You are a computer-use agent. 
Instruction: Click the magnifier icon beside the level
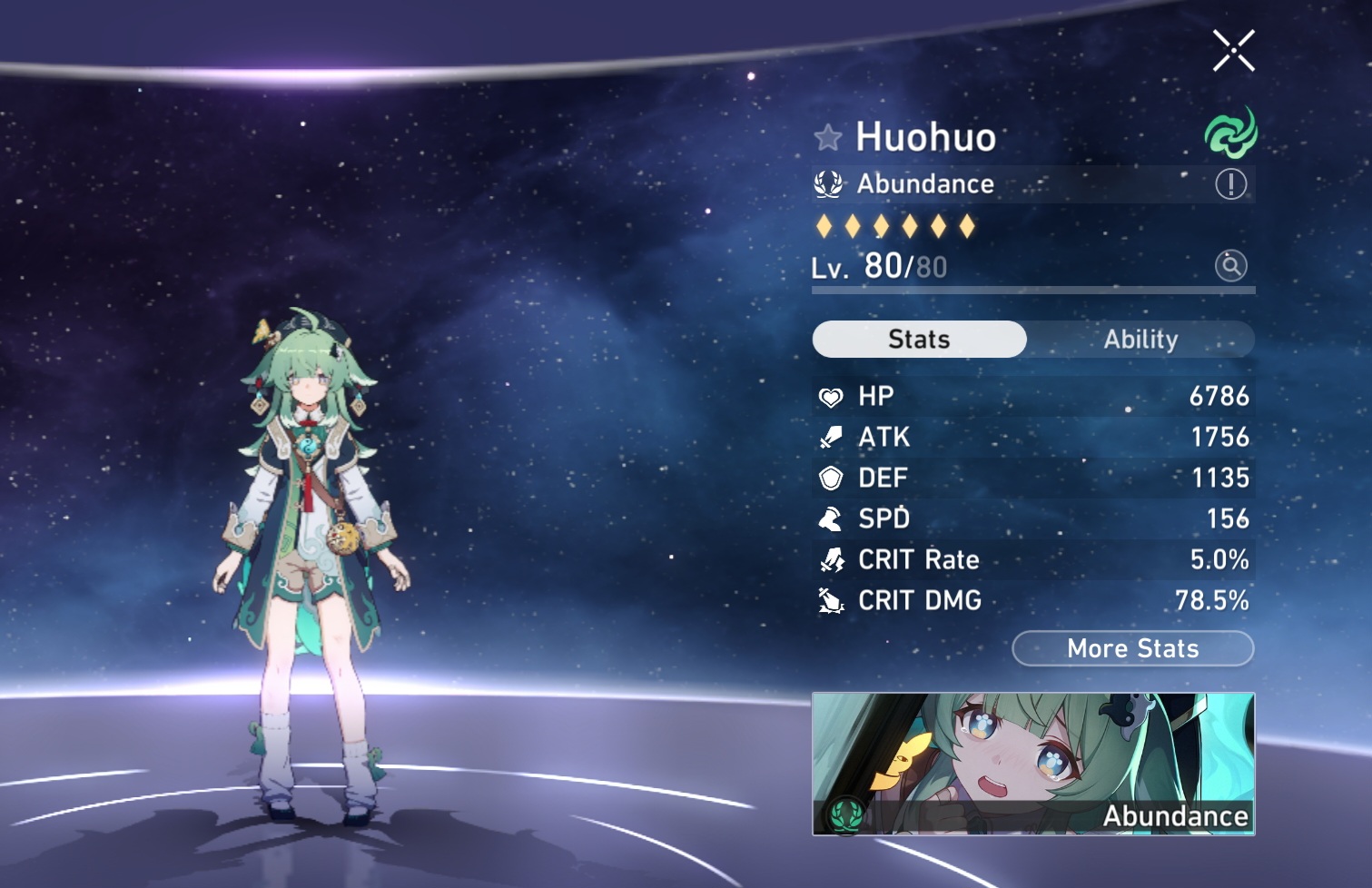[1230, 266]
